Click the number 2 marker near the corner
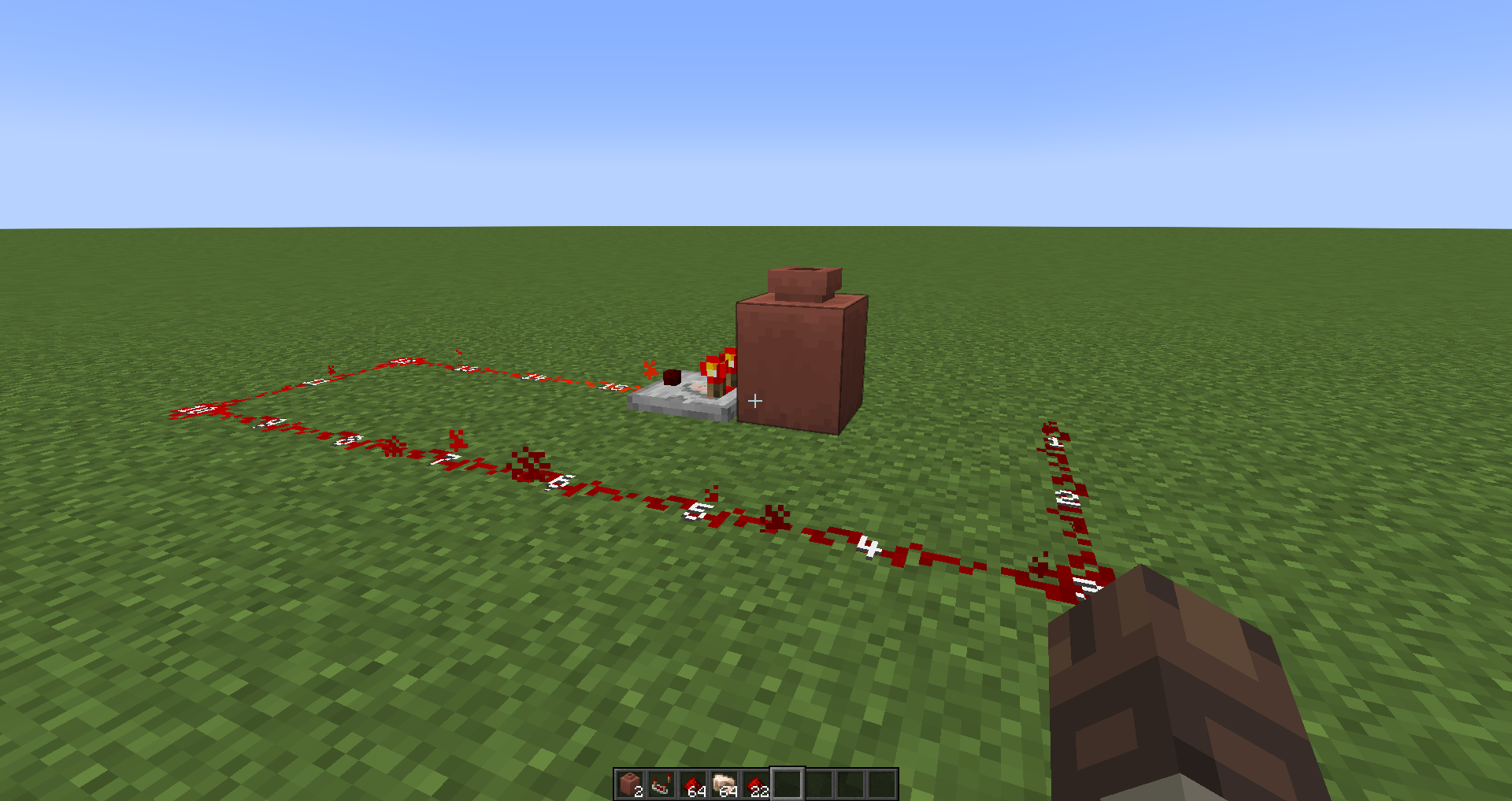The height and width of the screenshot is (801, 1512). pyautogui.click(x=1067, y=498)
